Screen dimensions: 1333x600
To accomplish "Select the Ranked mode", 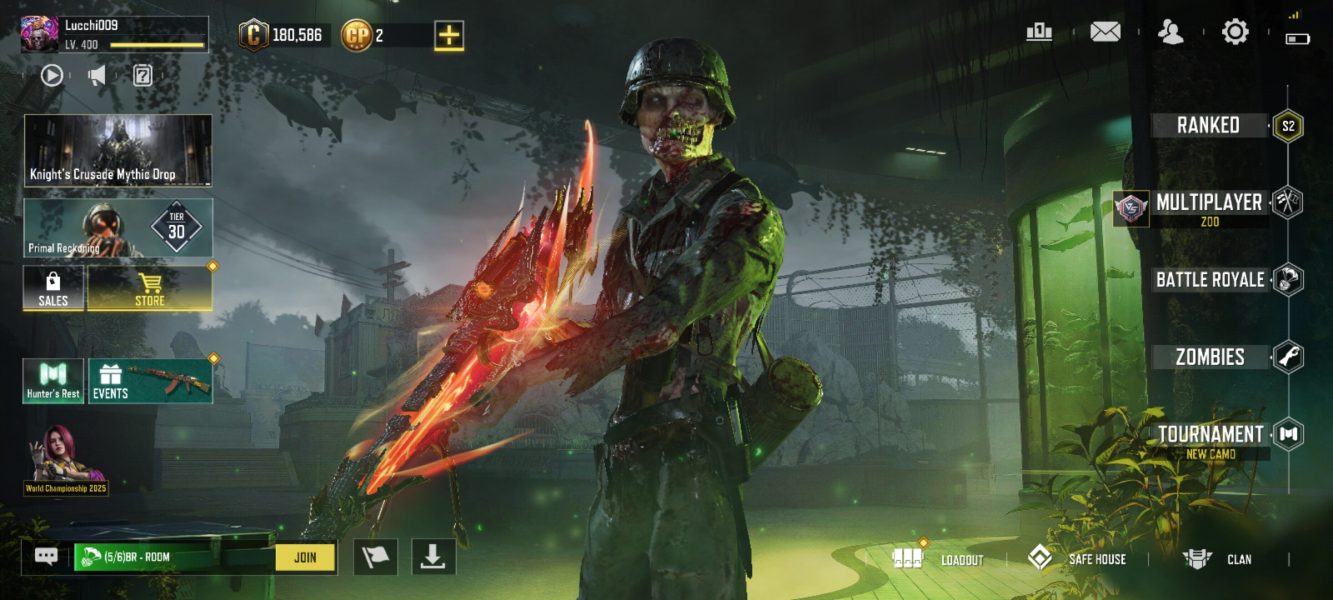I will [x=1208, y=126].
